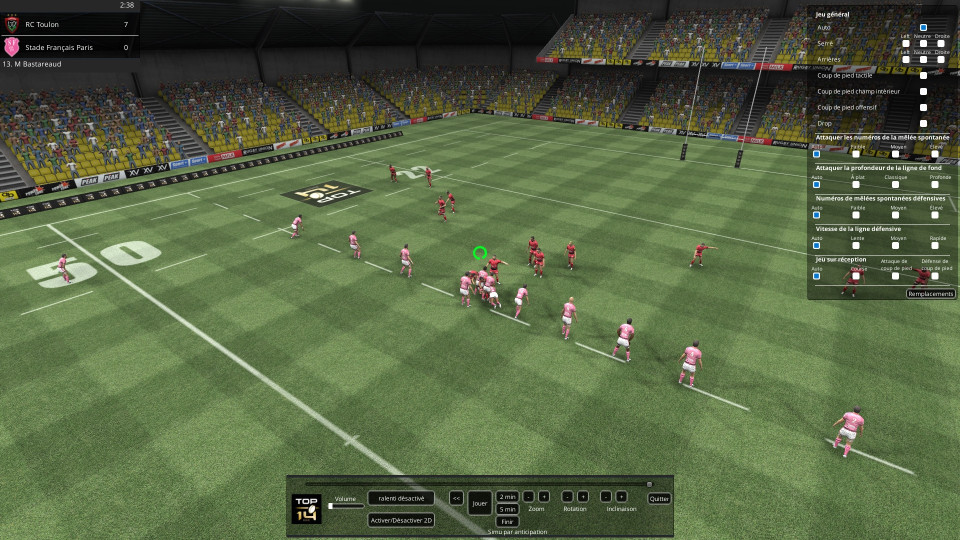
Task: Click the Finir button
Action: (x=507, y=521)
